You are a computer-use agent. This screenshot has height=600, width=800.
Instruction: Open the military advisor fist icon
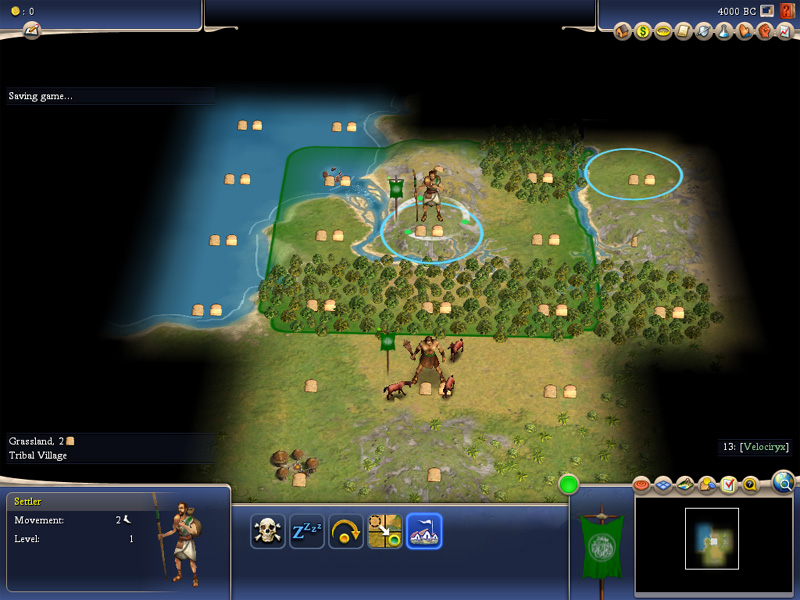pyautogui.click(x=762, y=32)
